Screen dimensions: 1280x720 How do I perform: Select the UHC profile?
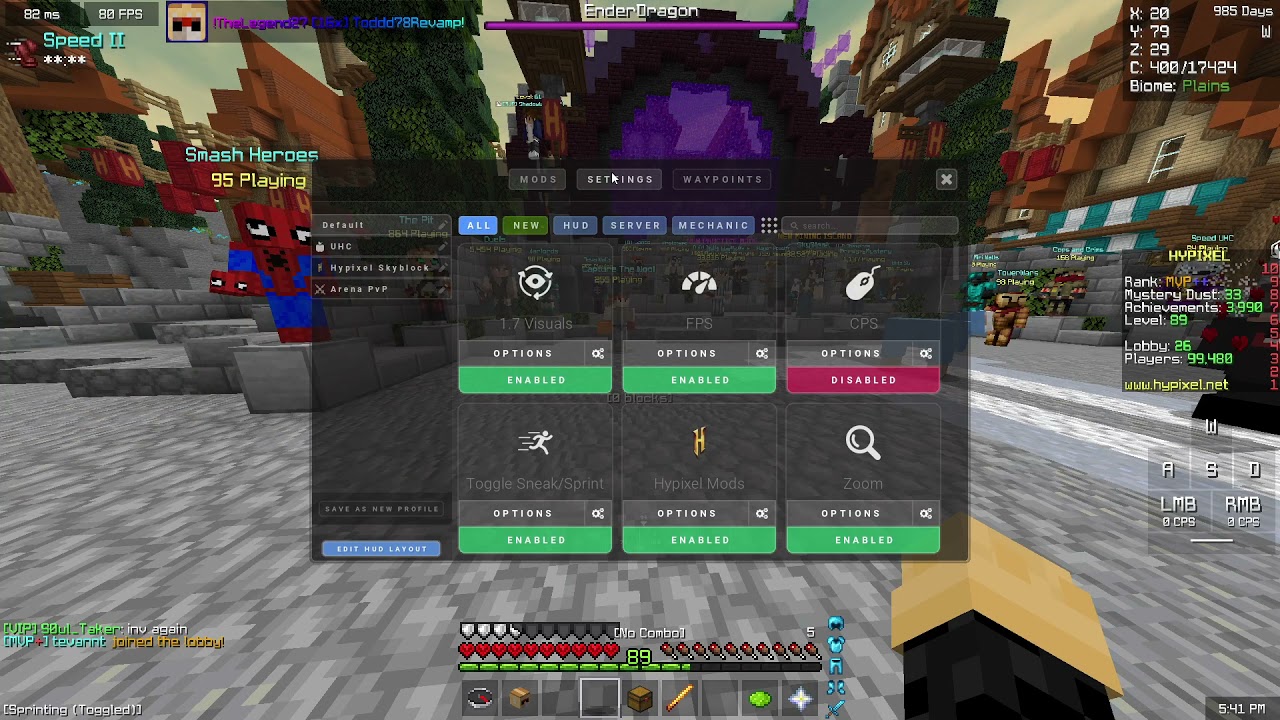[342, 247]
